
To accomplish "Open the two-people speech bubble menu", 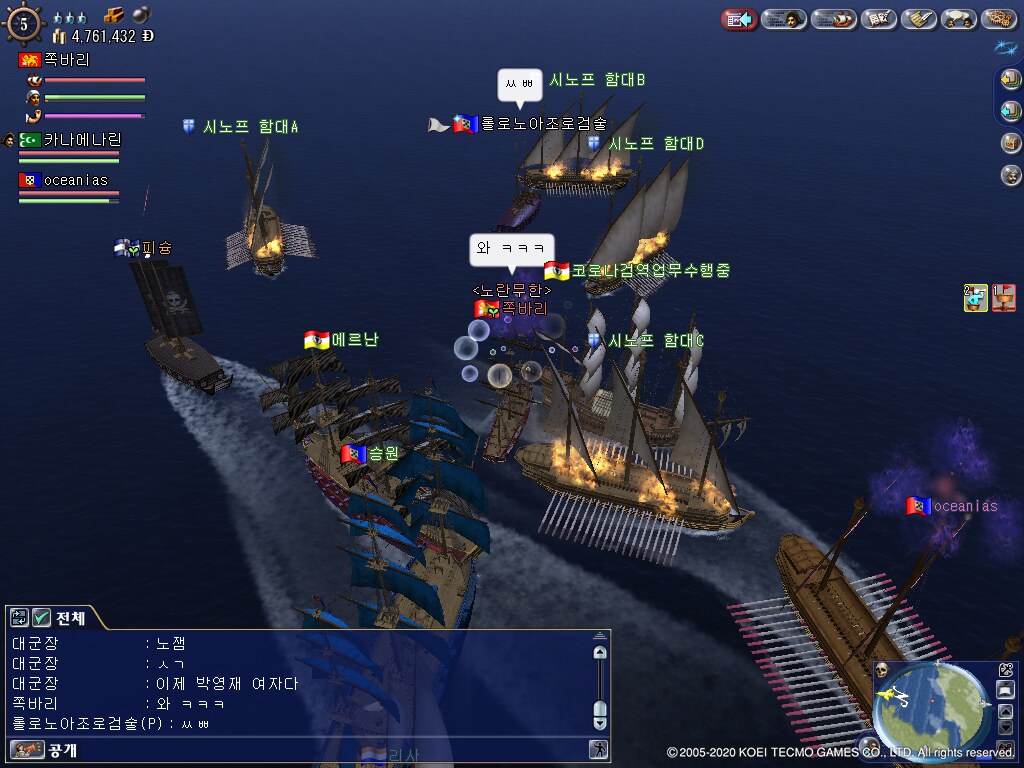I will pos(959,19).
